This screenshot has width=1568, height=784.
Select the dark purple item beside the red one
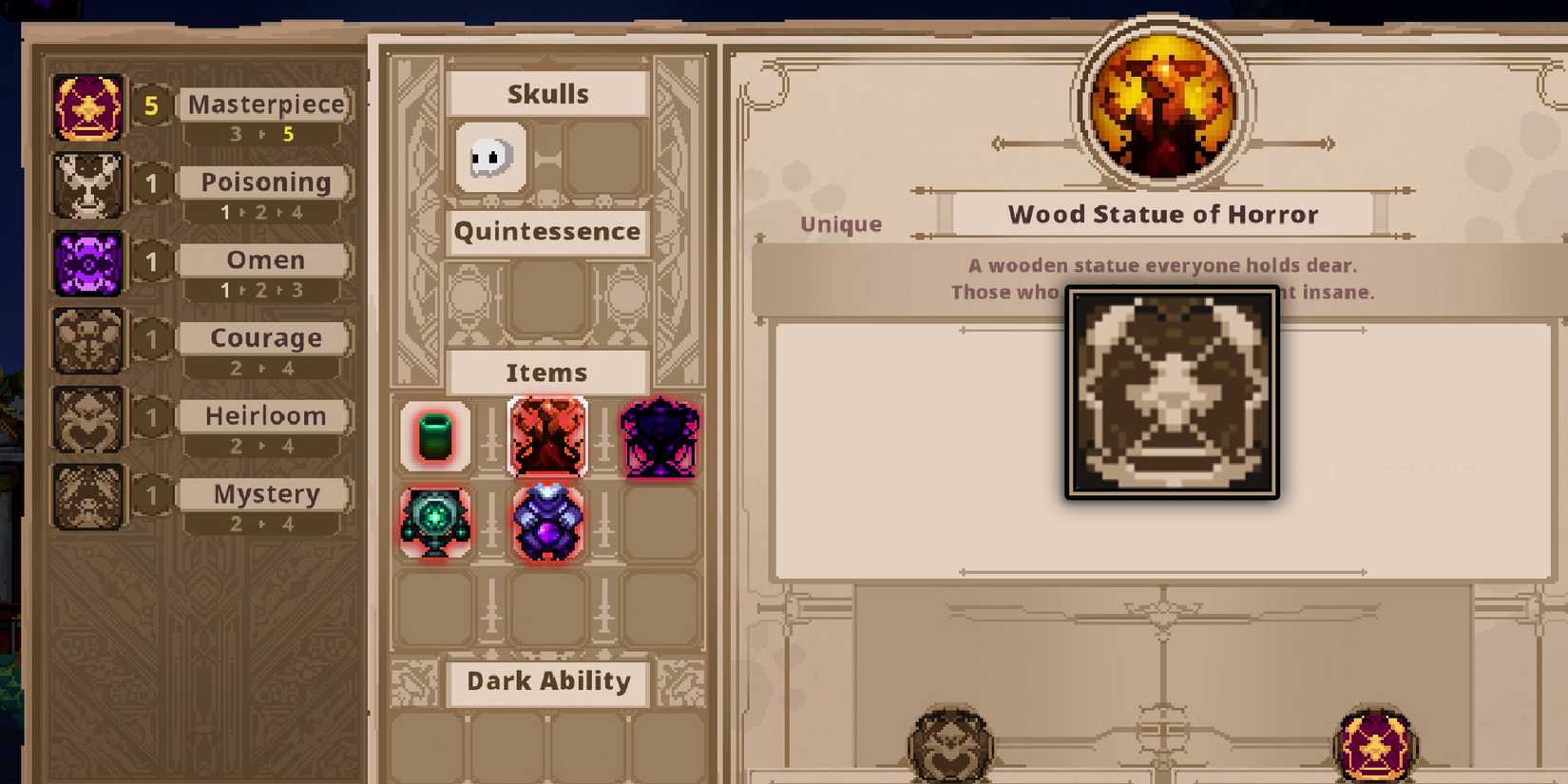660,438
